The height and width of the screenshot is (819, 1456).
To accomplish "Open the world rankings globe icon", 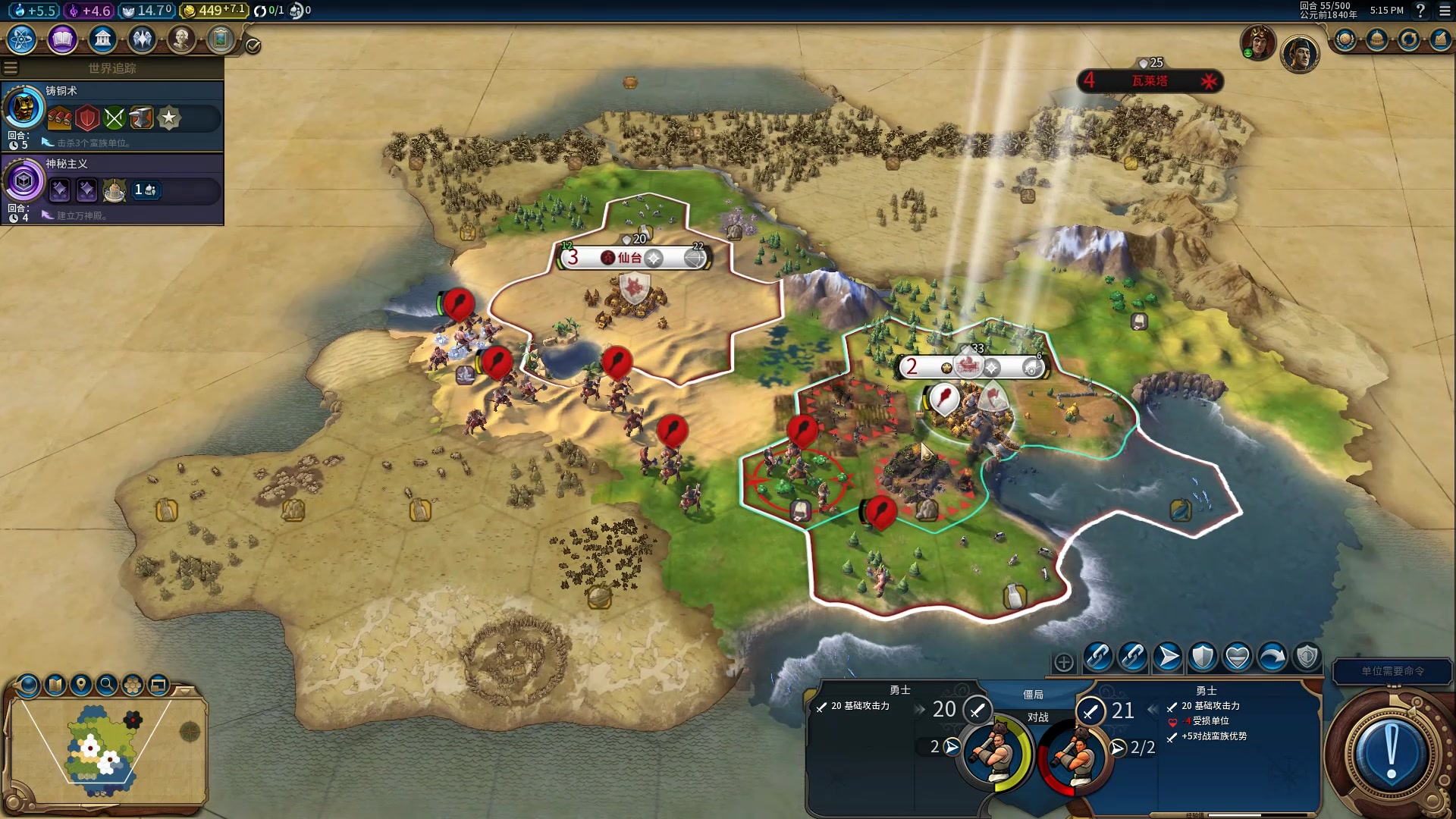I will click(x=1345, y=39).
